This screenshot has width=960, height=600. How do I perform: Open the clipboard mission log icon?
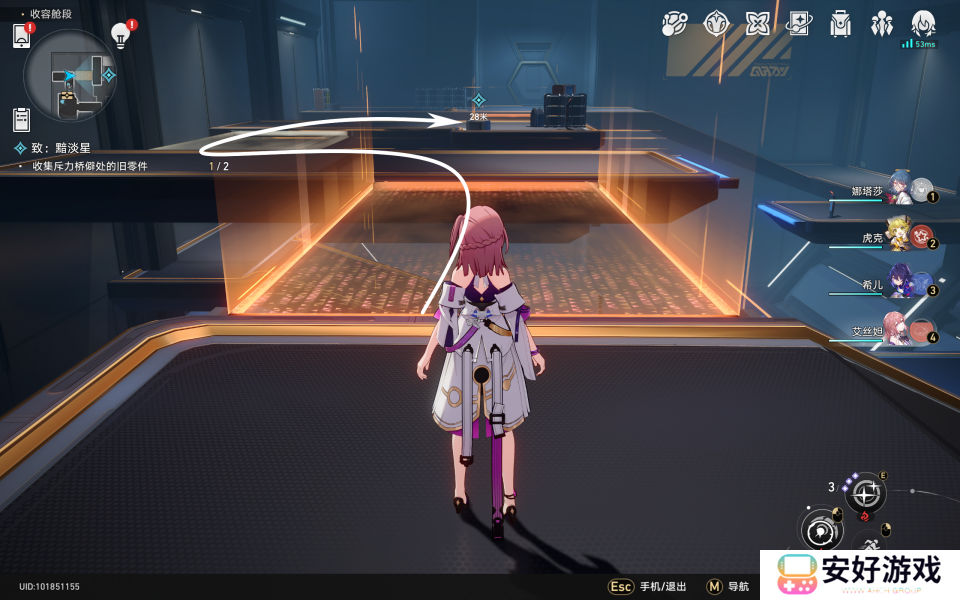[x=22, y=119]
